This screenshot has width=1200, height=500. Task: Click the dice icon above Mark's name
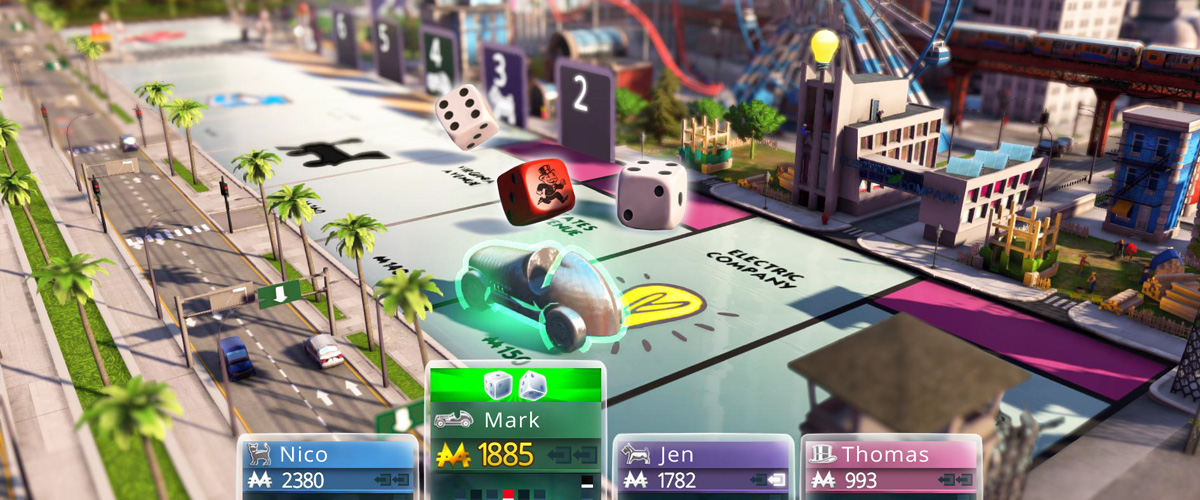click(x=516, y=385)
